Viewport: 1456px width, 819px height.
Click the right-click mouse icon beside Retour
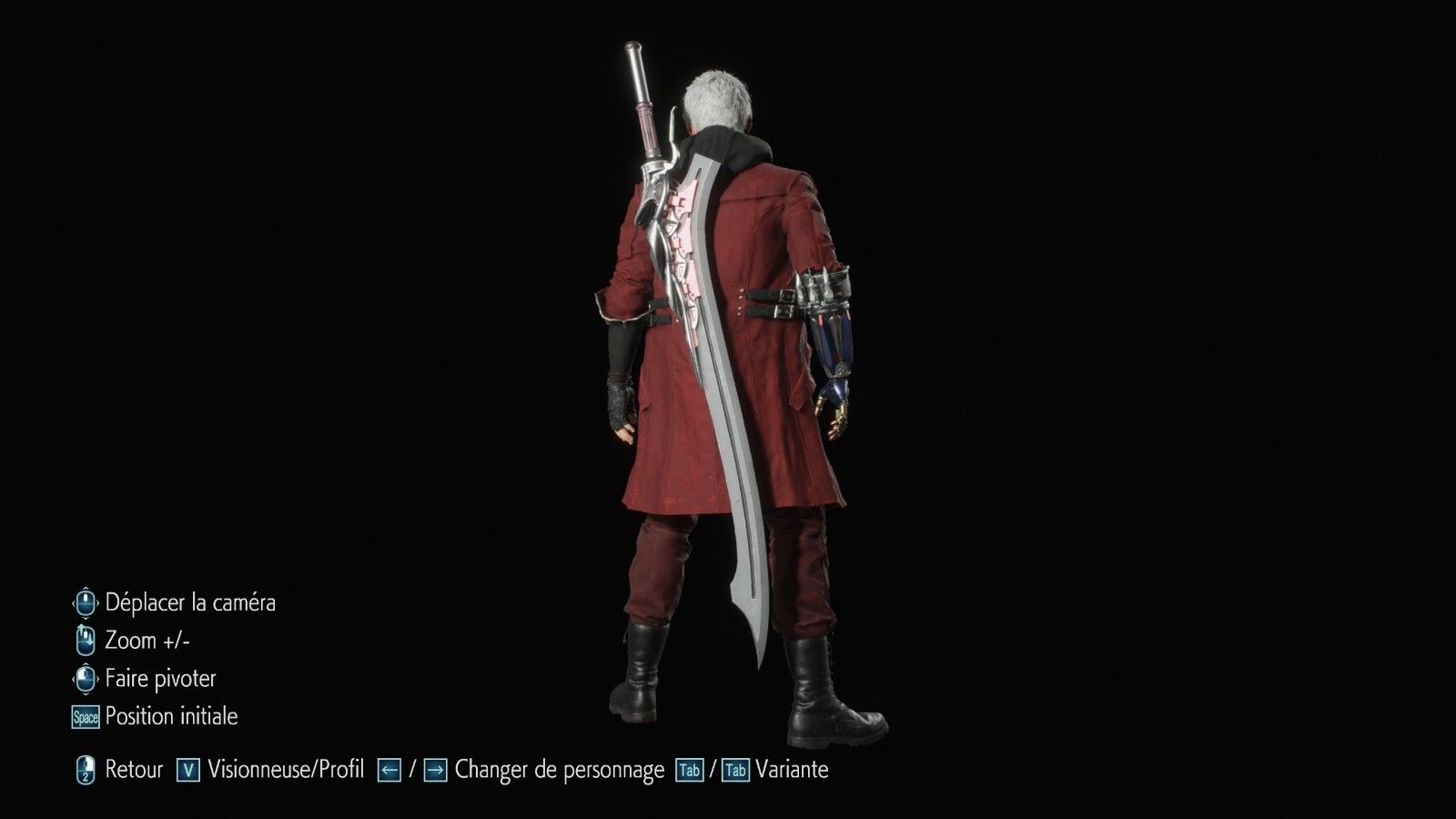pyautogui.click(x=86, y=769)
